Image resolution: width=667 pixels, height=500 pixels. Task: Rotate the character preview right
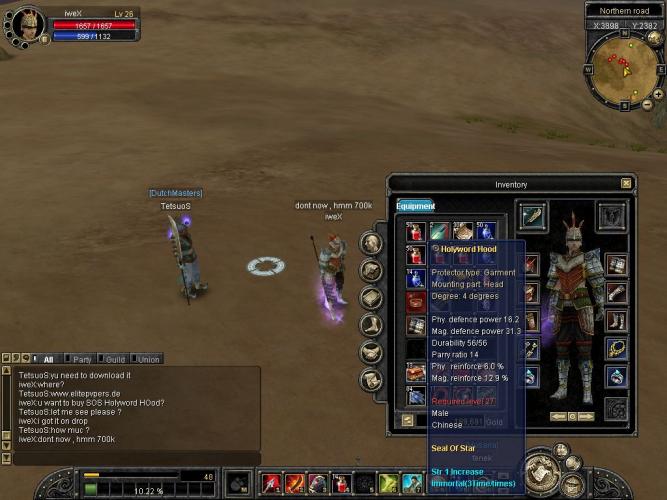[587, 416]
